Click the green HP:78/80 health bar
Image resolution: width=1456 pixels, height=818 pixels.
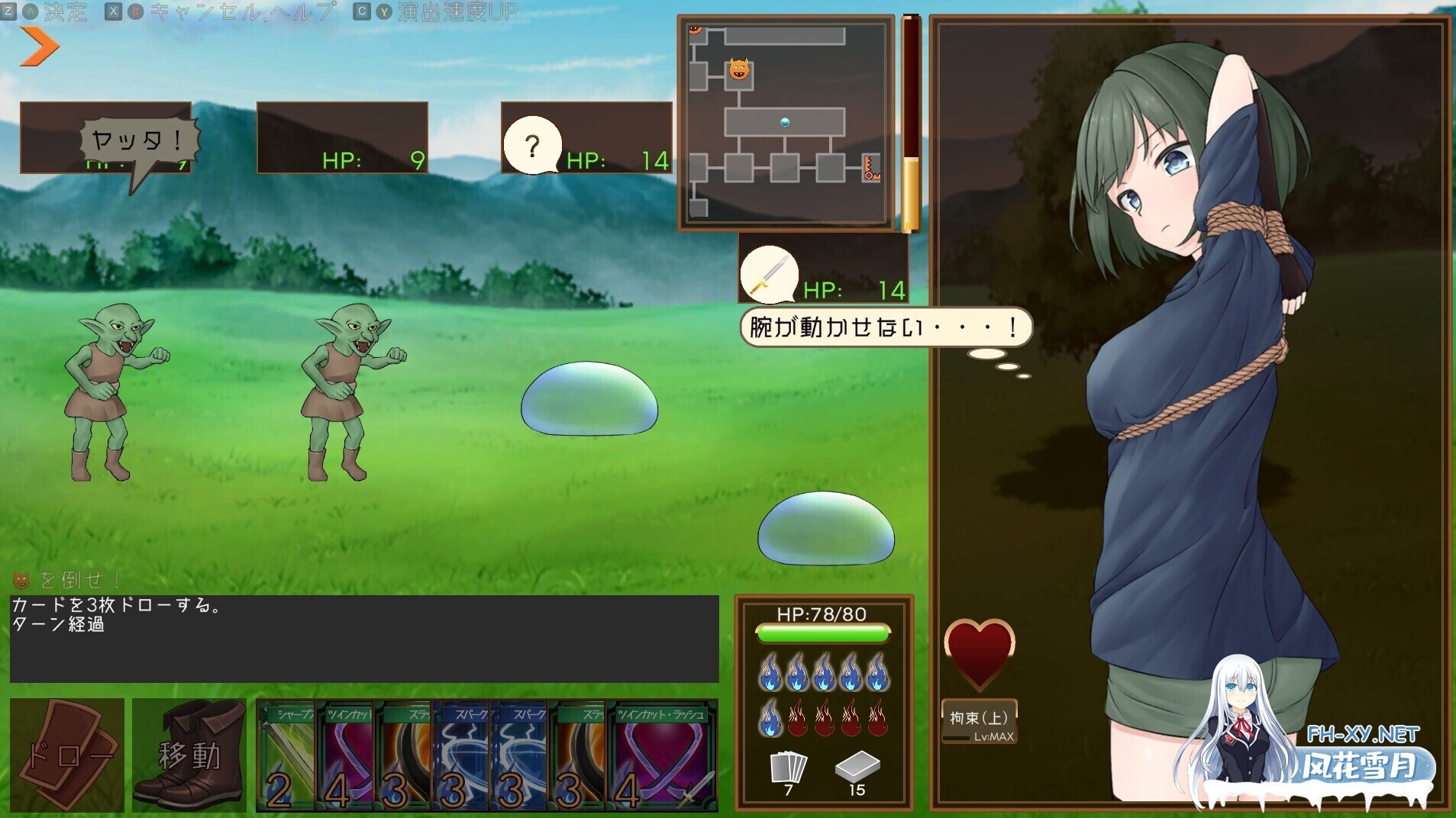[823, 633]
